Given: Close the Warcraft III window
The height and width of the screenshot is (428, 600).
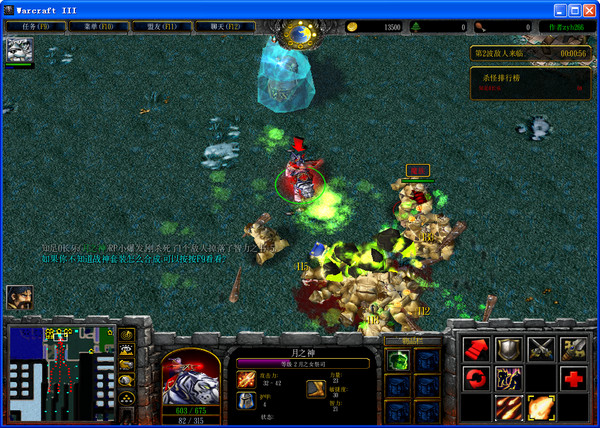Looking at the screenshot, I should point(588,8).
